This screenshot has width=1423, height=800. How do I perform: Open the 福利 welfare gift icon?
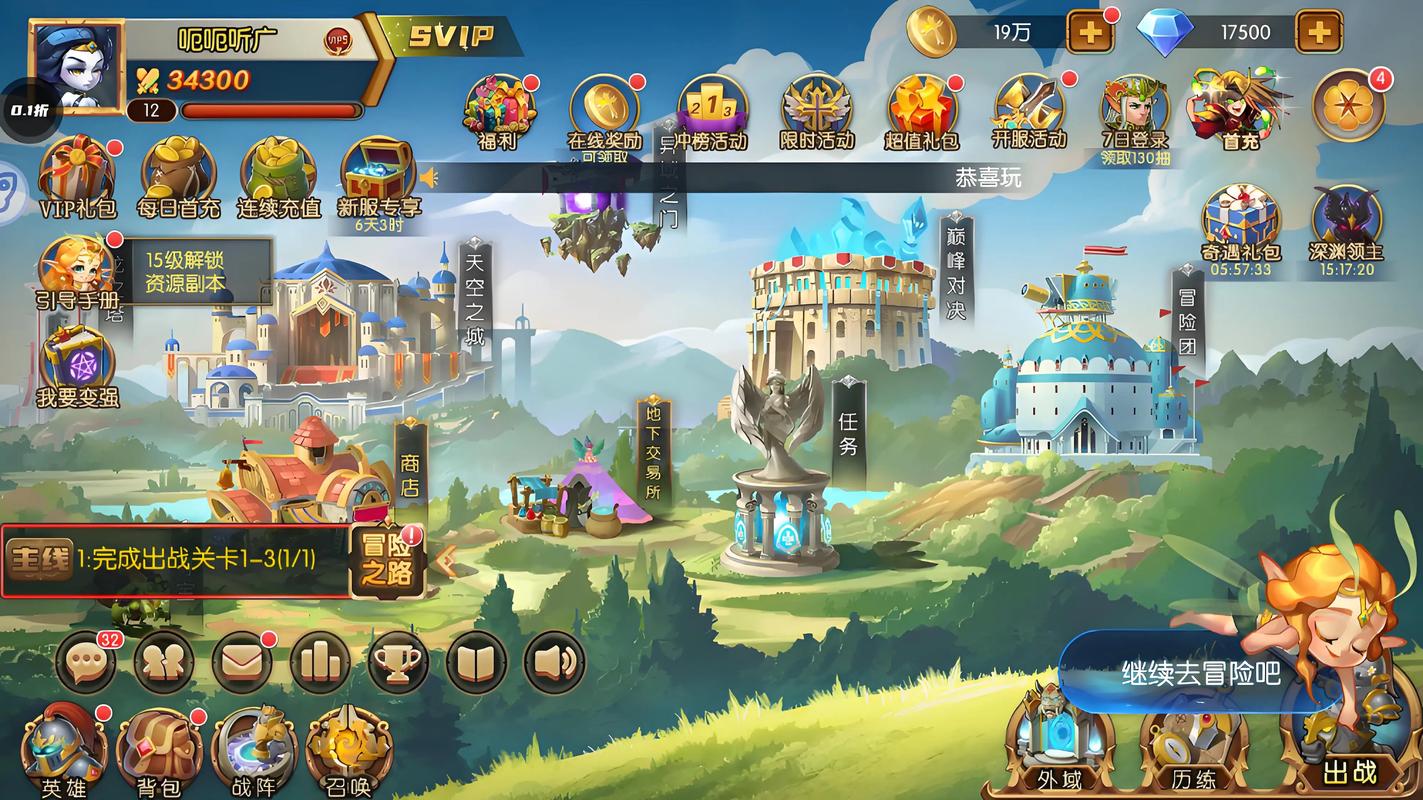(x=500, y=111)
